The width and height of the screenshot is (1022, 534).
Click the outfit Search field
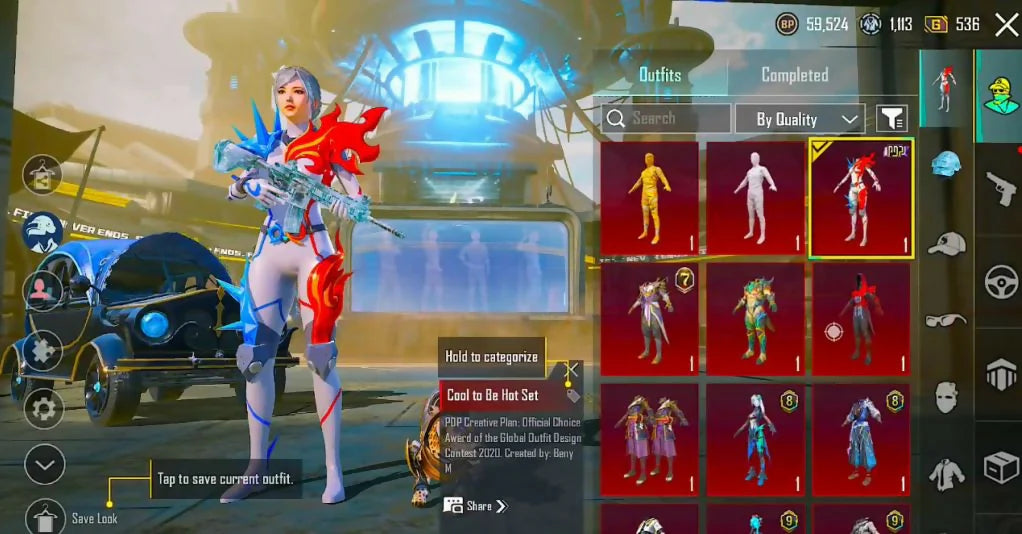pos(666,118)
